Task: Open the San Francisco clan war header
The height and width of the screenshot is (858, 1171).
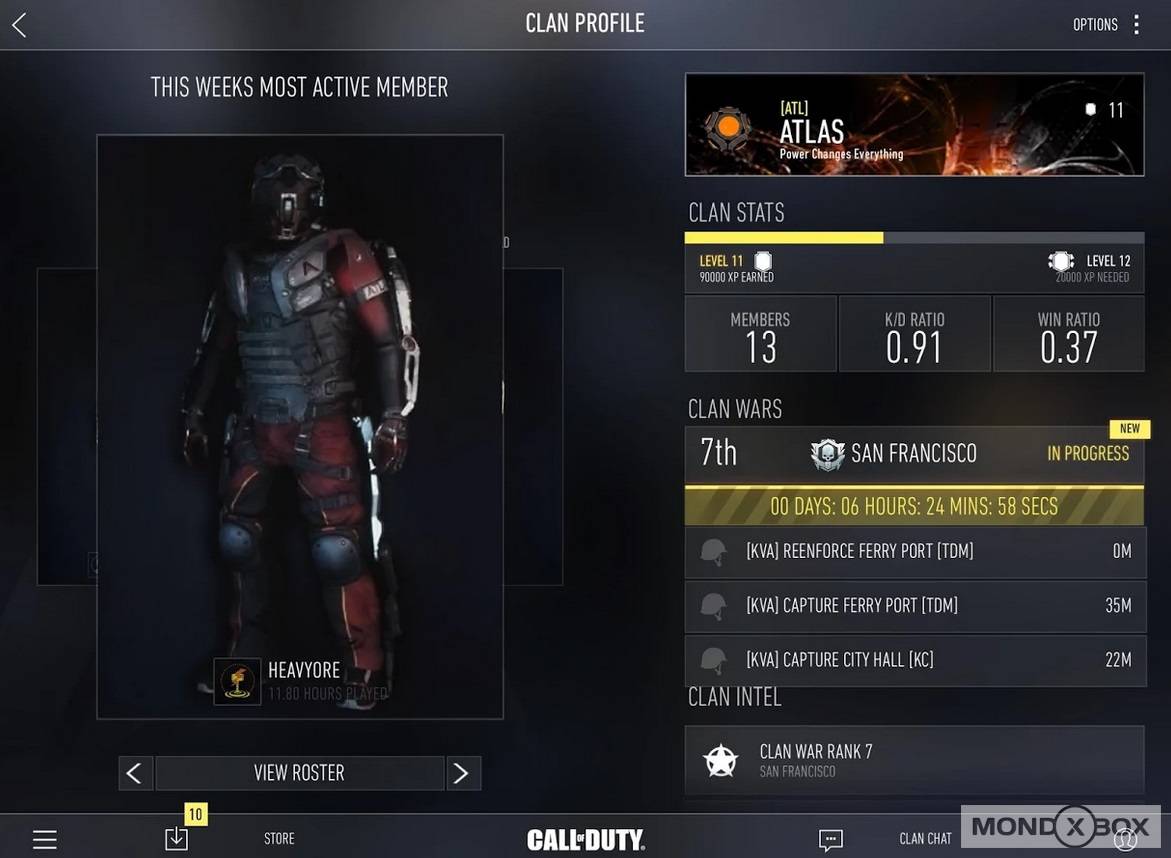Action: click(914, 454)
